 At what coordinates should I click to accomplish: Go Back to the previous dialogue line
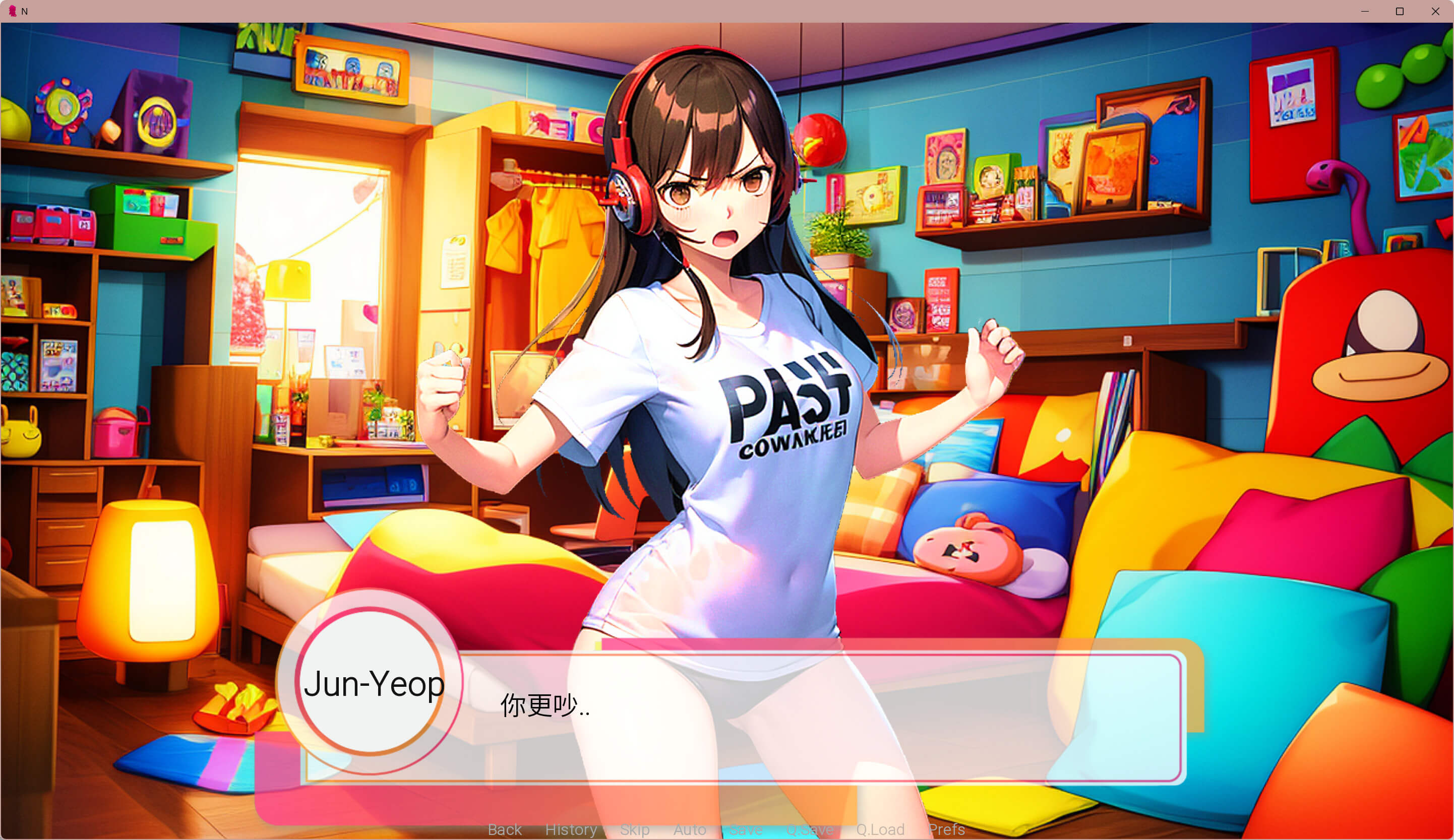[x=504, y=829]
